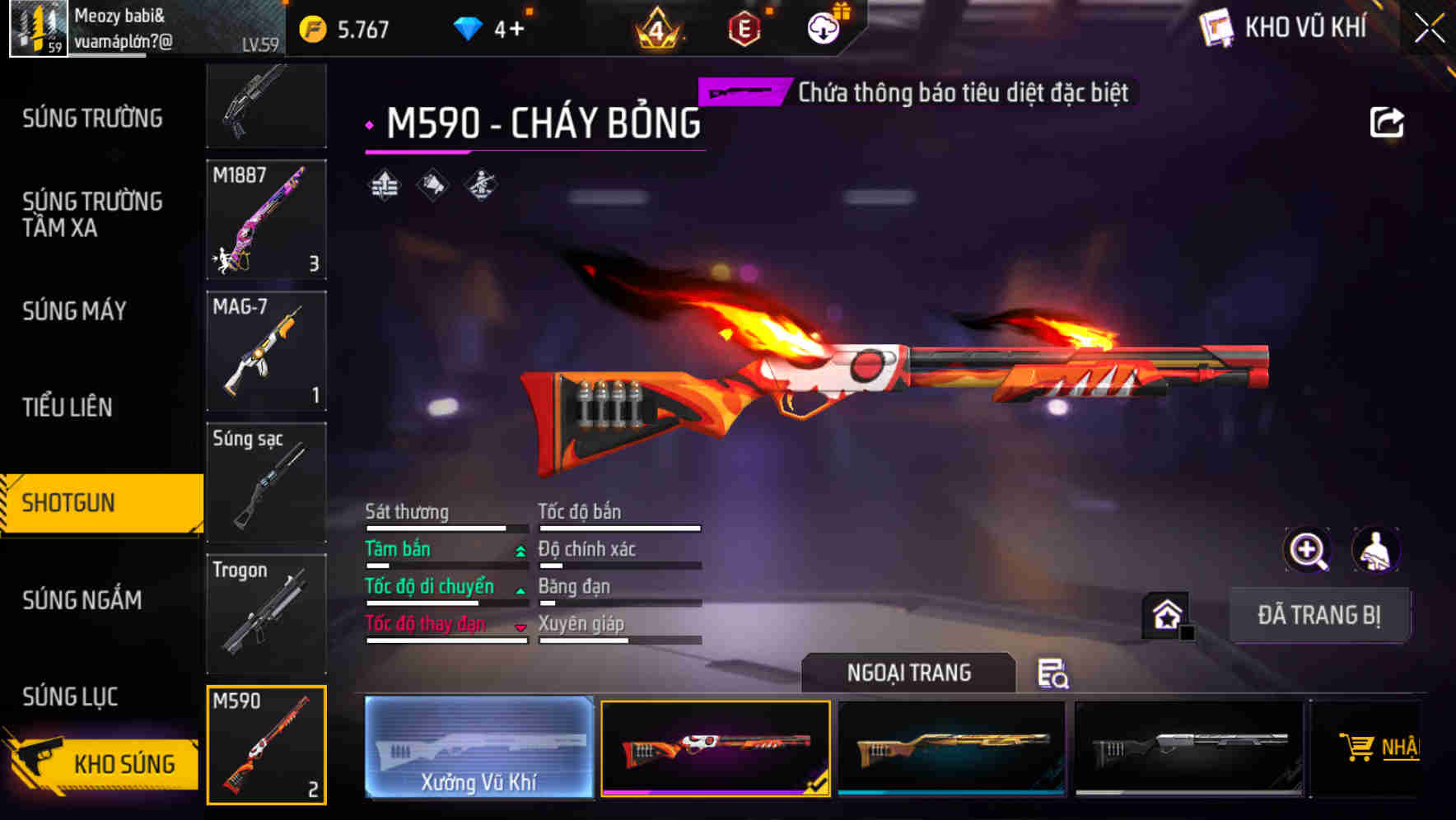The width and height of the screenshot is (1456, 820).
Task: Click the Sát thương stat bar
Action: [445, 527]
